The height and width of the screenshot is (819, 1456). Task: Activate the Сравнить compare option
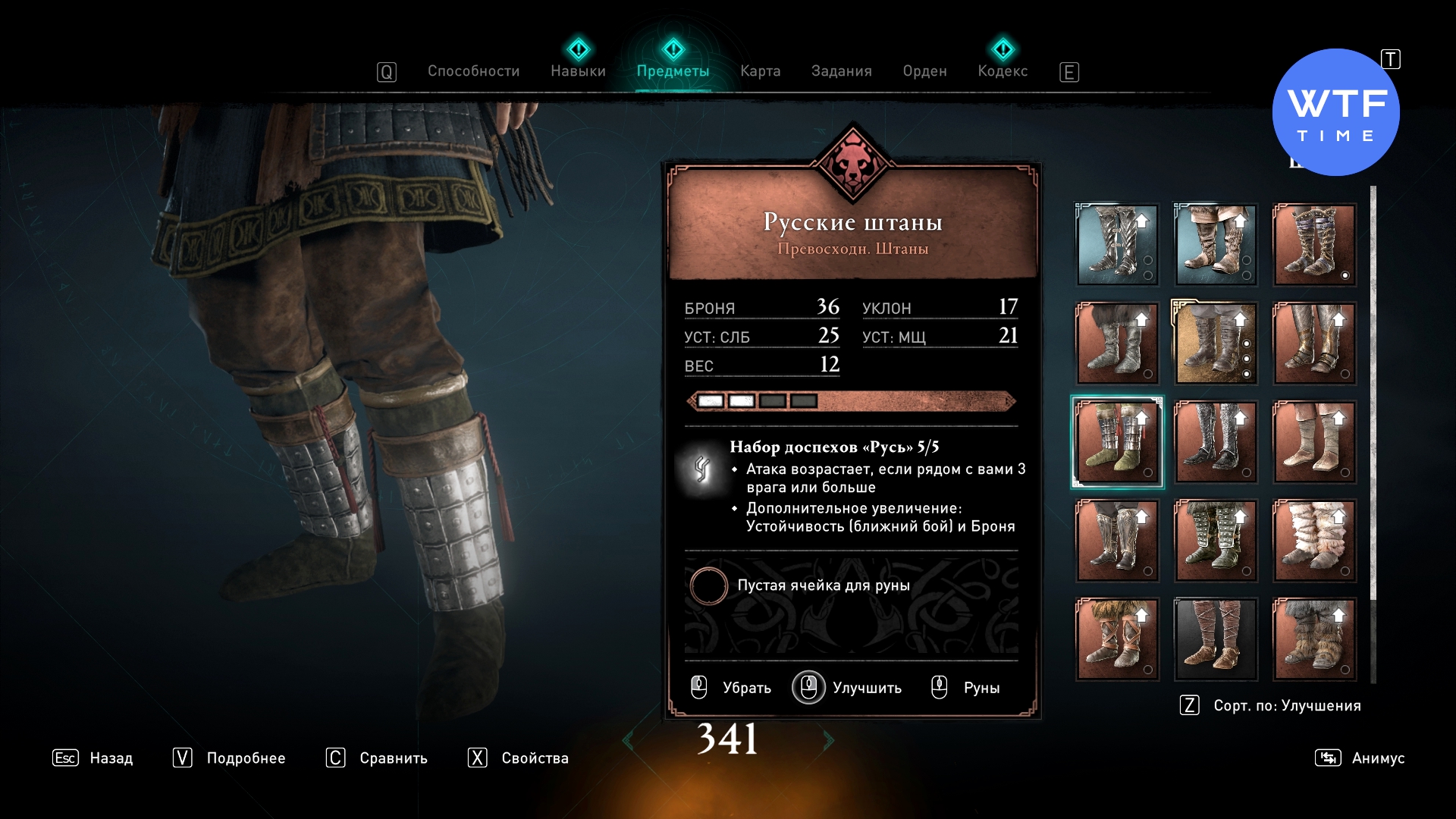tap(377, 758)
